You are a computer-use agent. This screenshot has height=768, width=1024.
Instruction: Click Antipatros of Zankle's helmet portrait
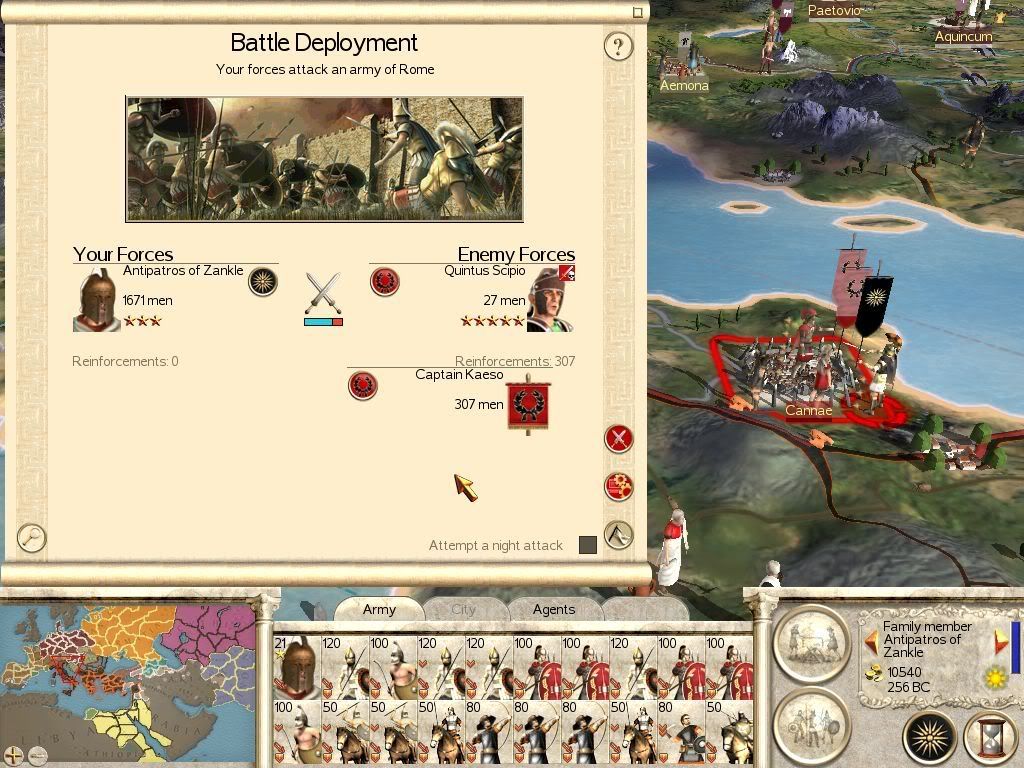(97, 300)
